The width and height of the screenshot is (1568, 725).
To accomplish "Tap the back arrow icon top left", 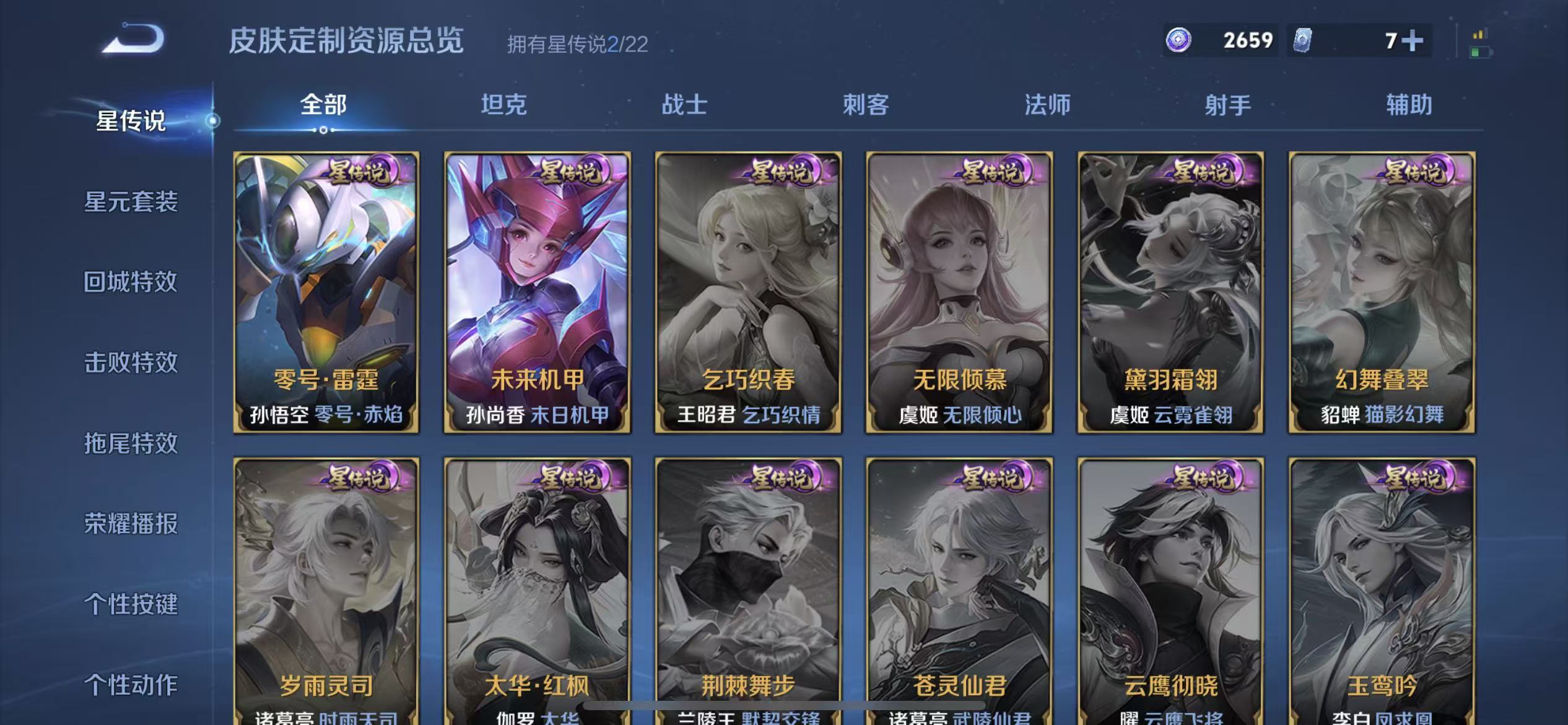I will click(130, 38).
